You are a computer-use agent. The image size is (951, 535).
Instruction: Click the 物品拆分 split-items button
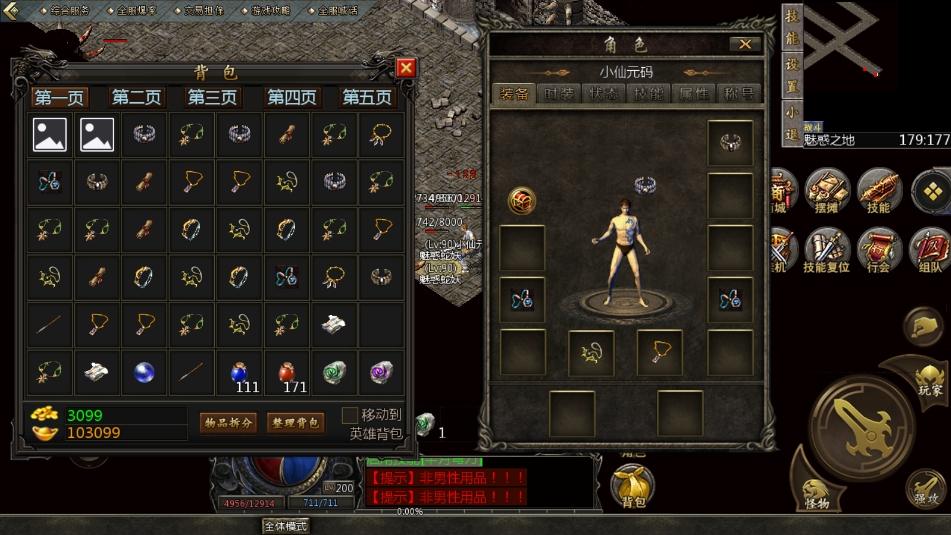228,422
